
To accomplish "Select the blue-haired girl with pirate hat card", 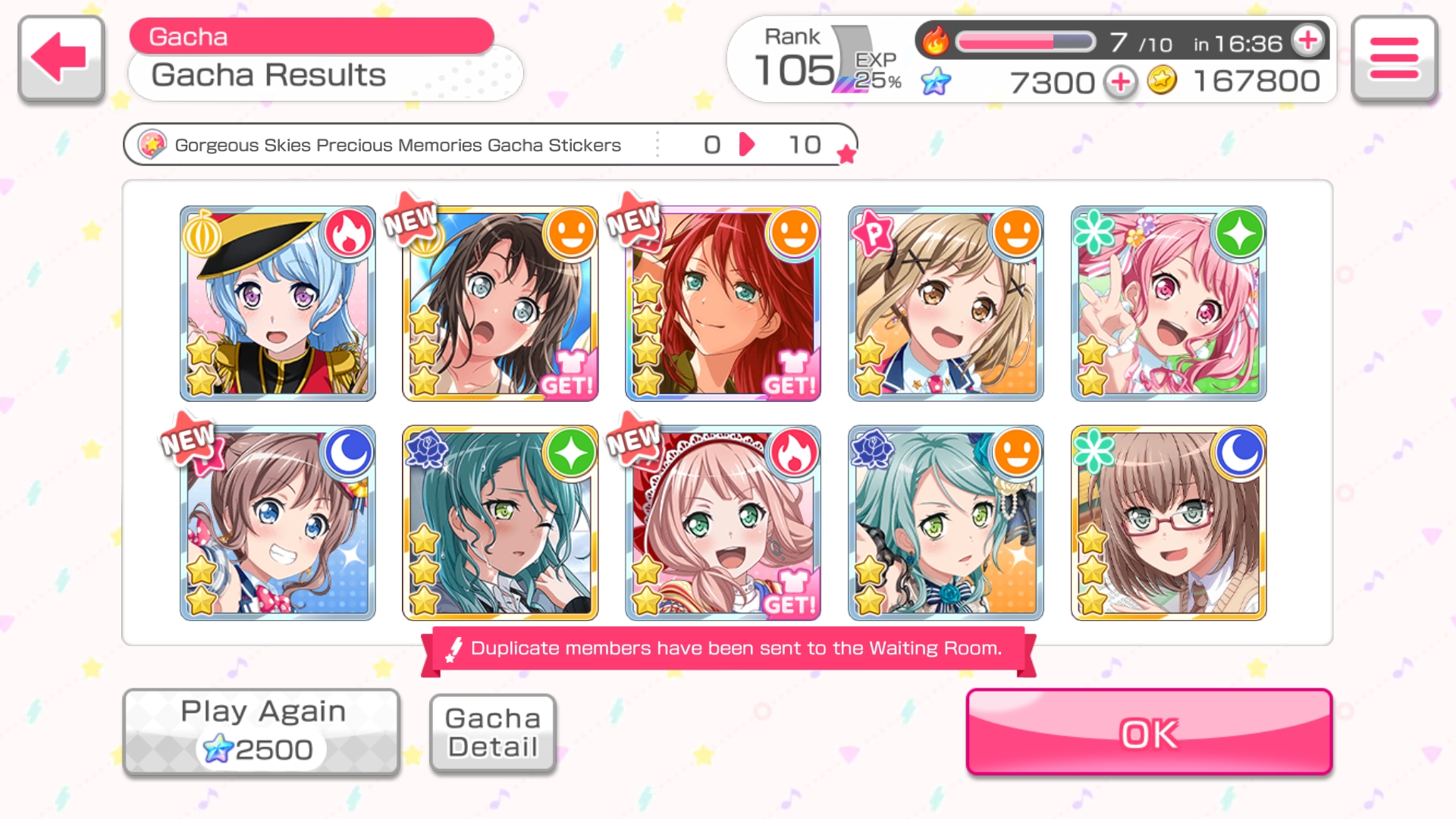I will pos(278,303).
